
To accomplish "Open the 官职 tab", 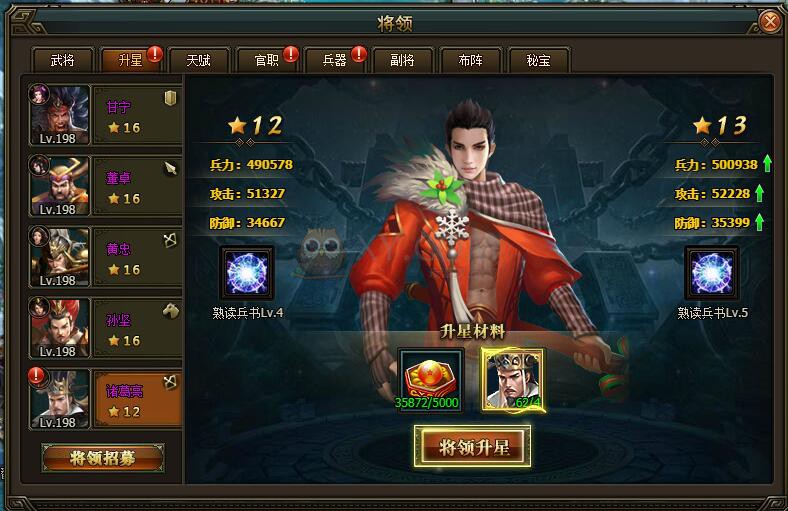I will click(x=266, y=60).
